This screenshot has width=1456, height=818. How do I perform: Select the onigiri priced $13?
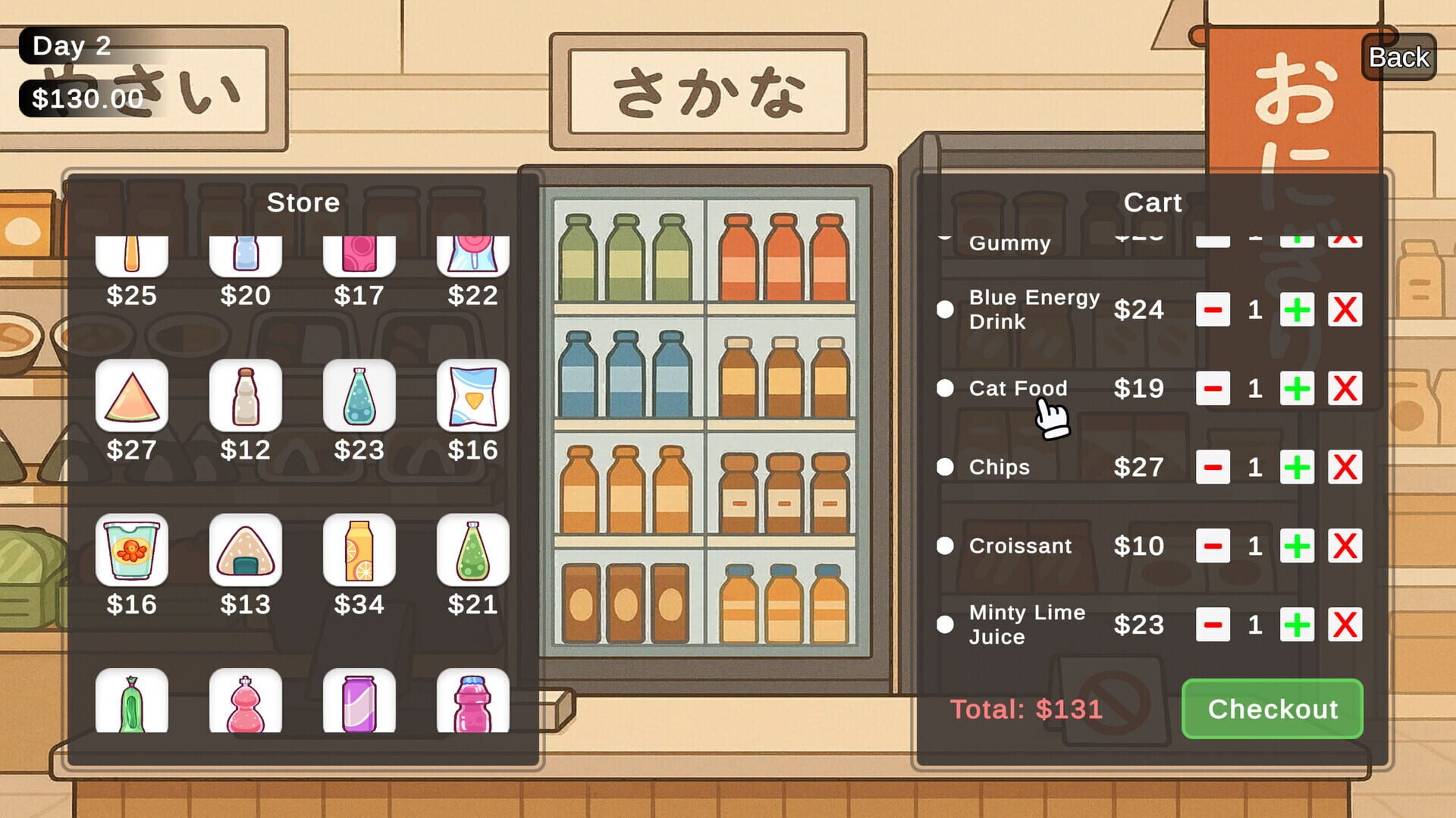coord(245,550)
